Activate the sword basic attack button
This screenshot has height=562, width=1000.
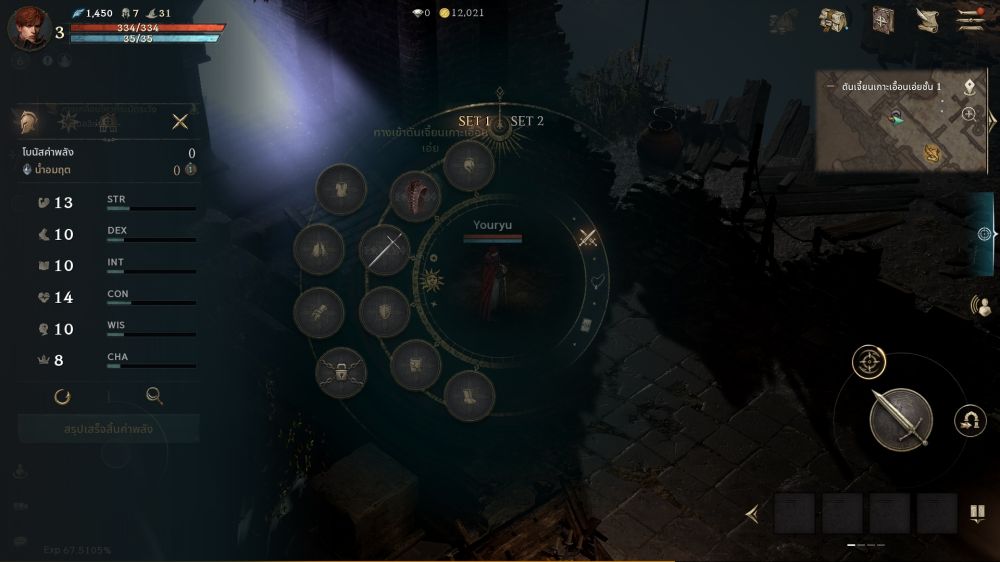coord(900,419)
